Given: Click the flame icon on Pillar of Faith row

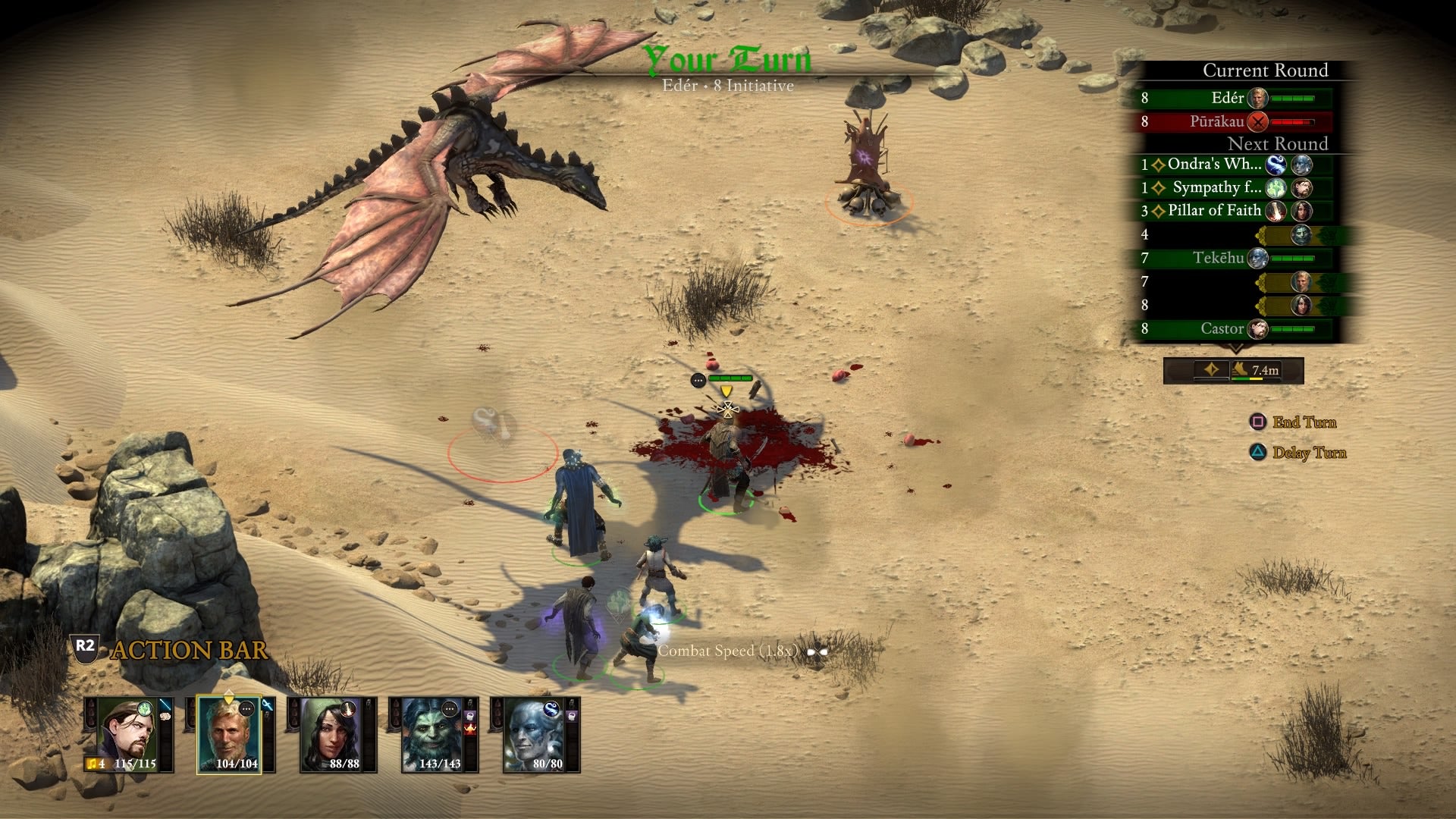Looking at the screenshot, I should [1276, 211].
